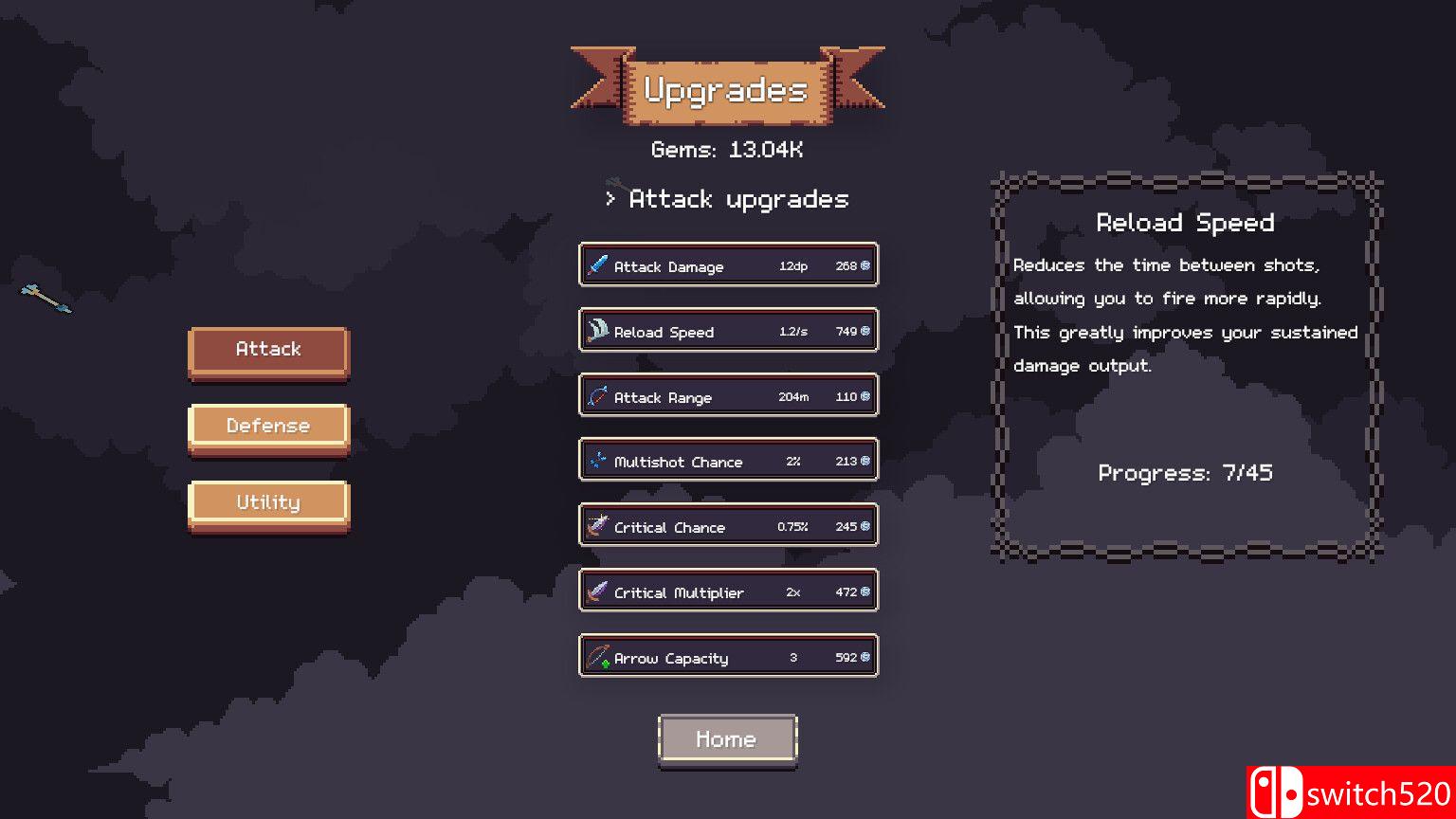1456x819 pixels.
Task: Open the Critical Chance upgrade details
Action: (728, 526)
